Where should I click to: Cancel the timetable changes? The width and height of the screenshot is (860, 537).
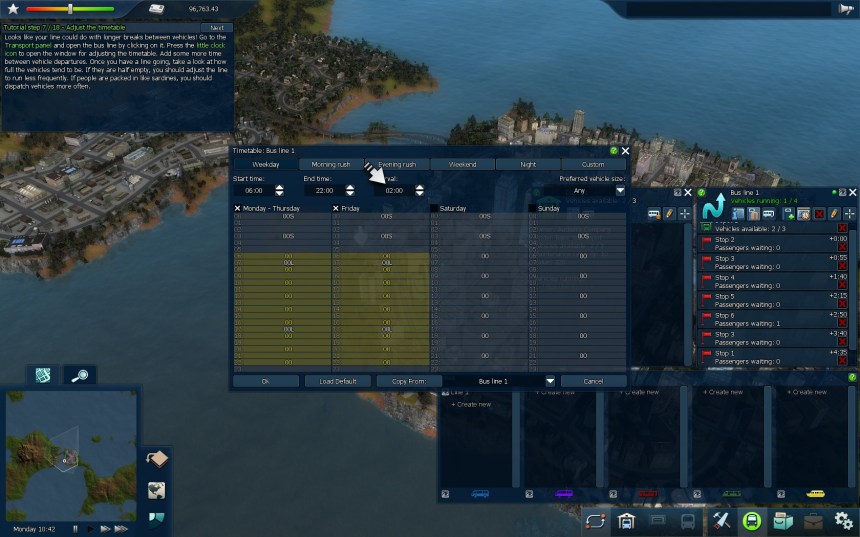(593, 381)
